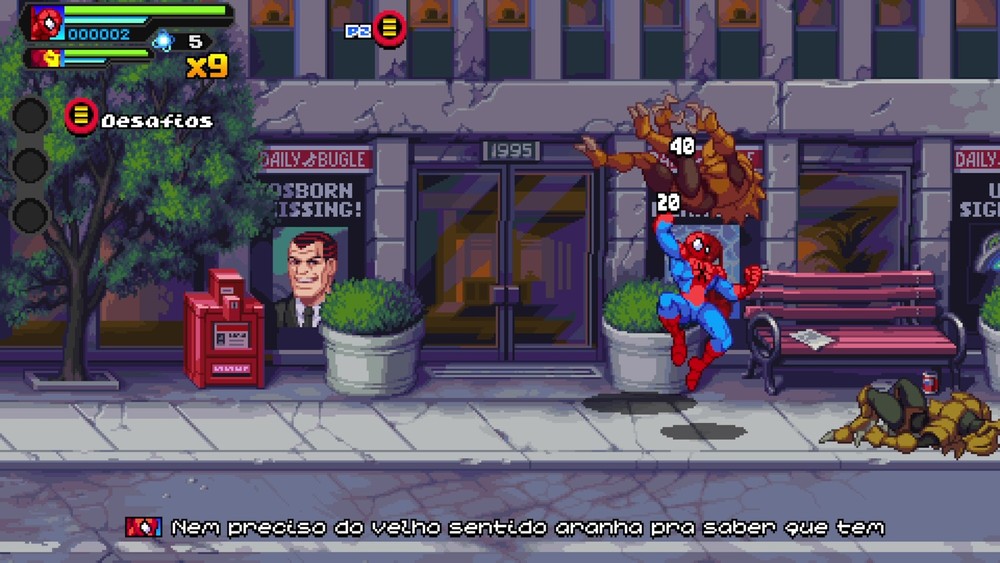Image resolution: width=1000 pixels, height=563 pixels.
Task: Select the Spider-Man character portrait
Action: [x=46, y=22]
